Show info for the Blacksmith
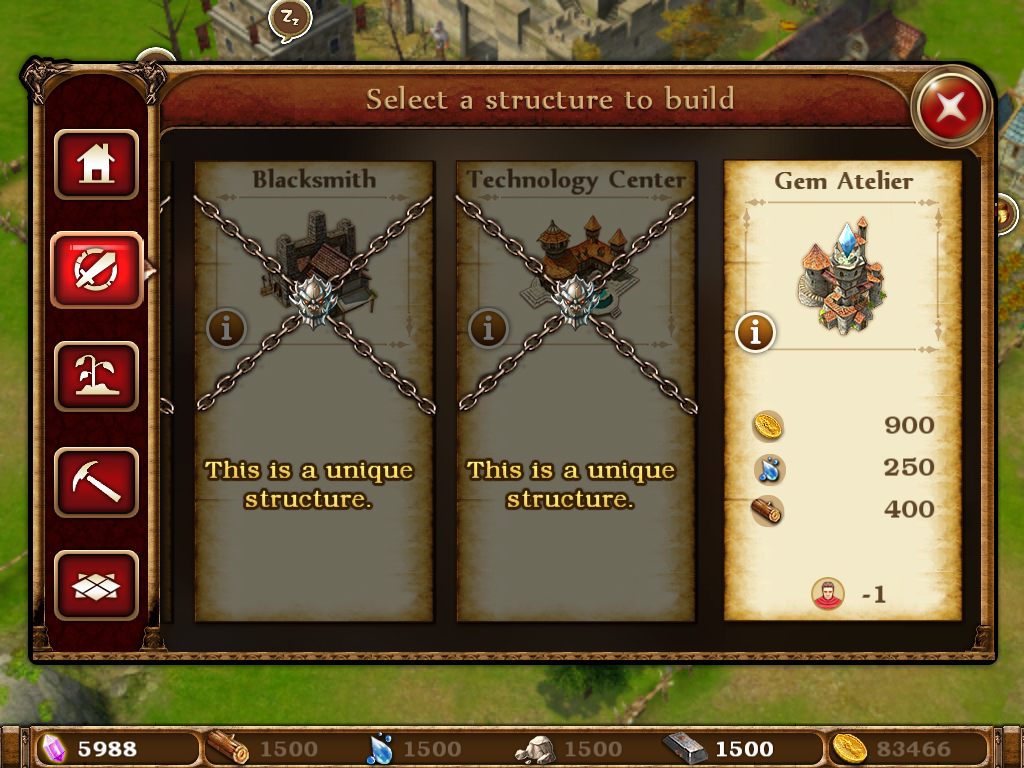 [x=226, y=327]
